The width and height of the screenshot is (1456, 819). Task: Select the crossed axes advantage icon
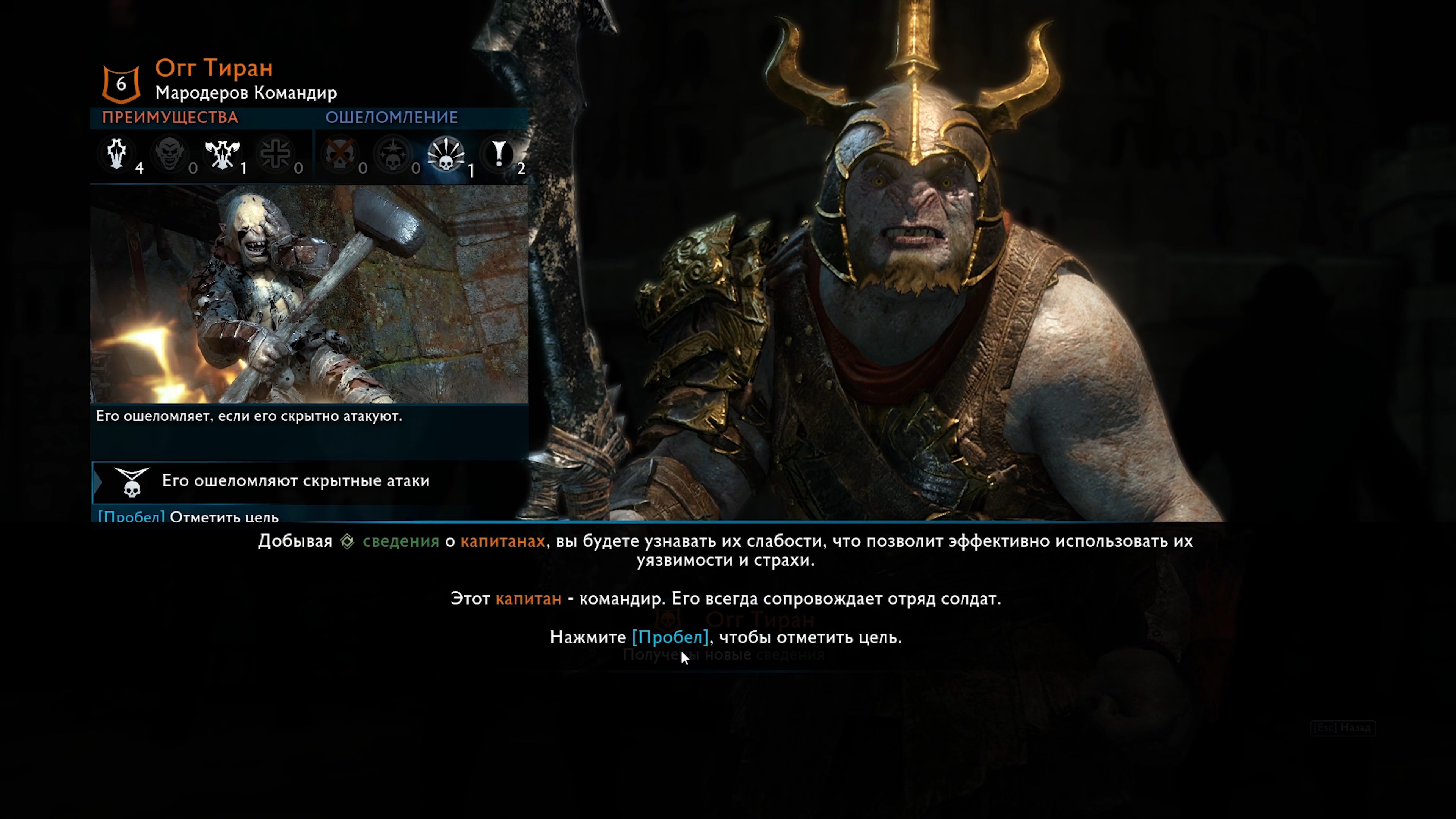[223, 154]
